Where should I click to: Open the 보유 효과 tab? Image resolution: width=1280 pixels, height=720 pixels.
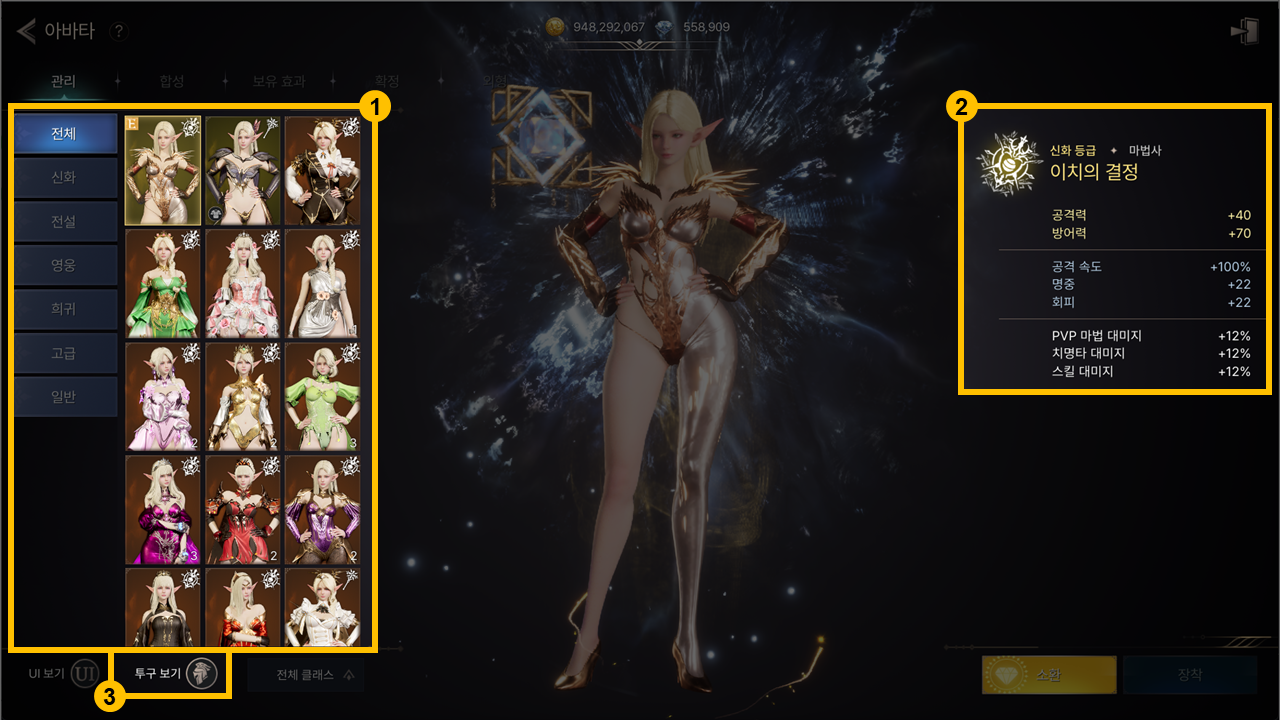[x=279, y=81]
